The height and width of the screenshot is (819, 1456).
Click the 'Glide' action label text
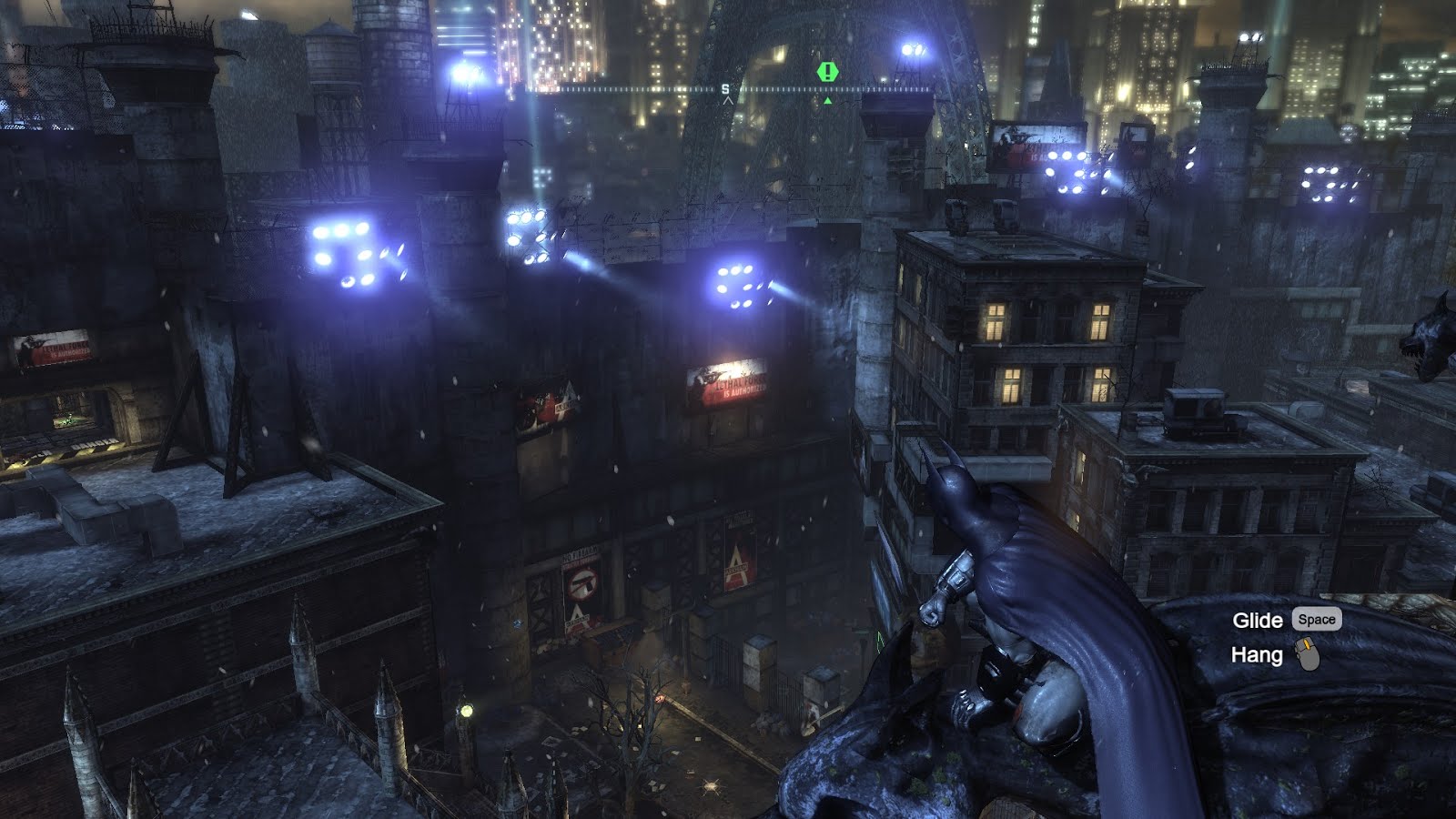point(1256,618)
